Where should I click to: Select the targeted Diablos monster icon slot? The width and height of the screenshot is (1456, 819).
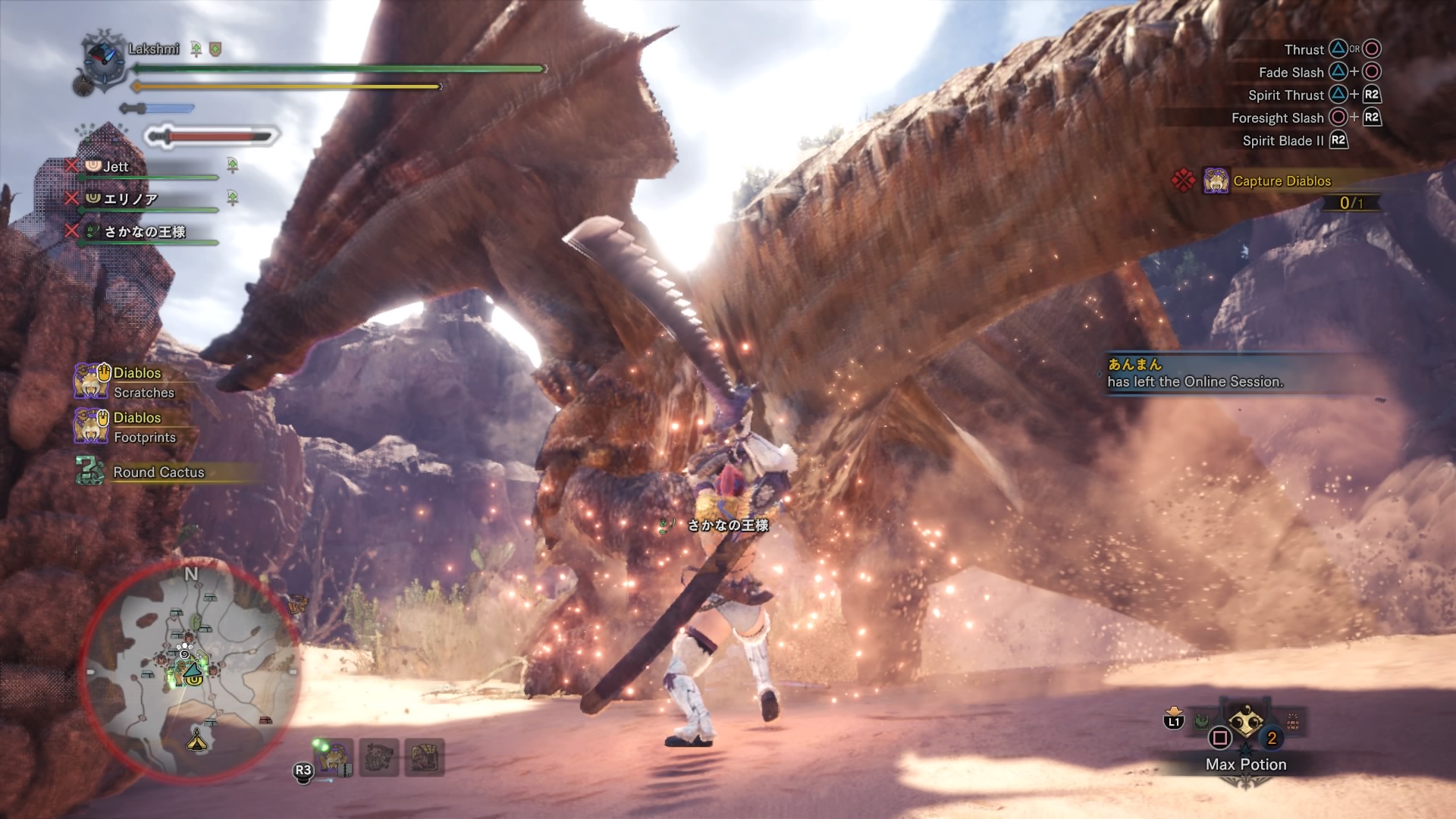tap(334, 757)
